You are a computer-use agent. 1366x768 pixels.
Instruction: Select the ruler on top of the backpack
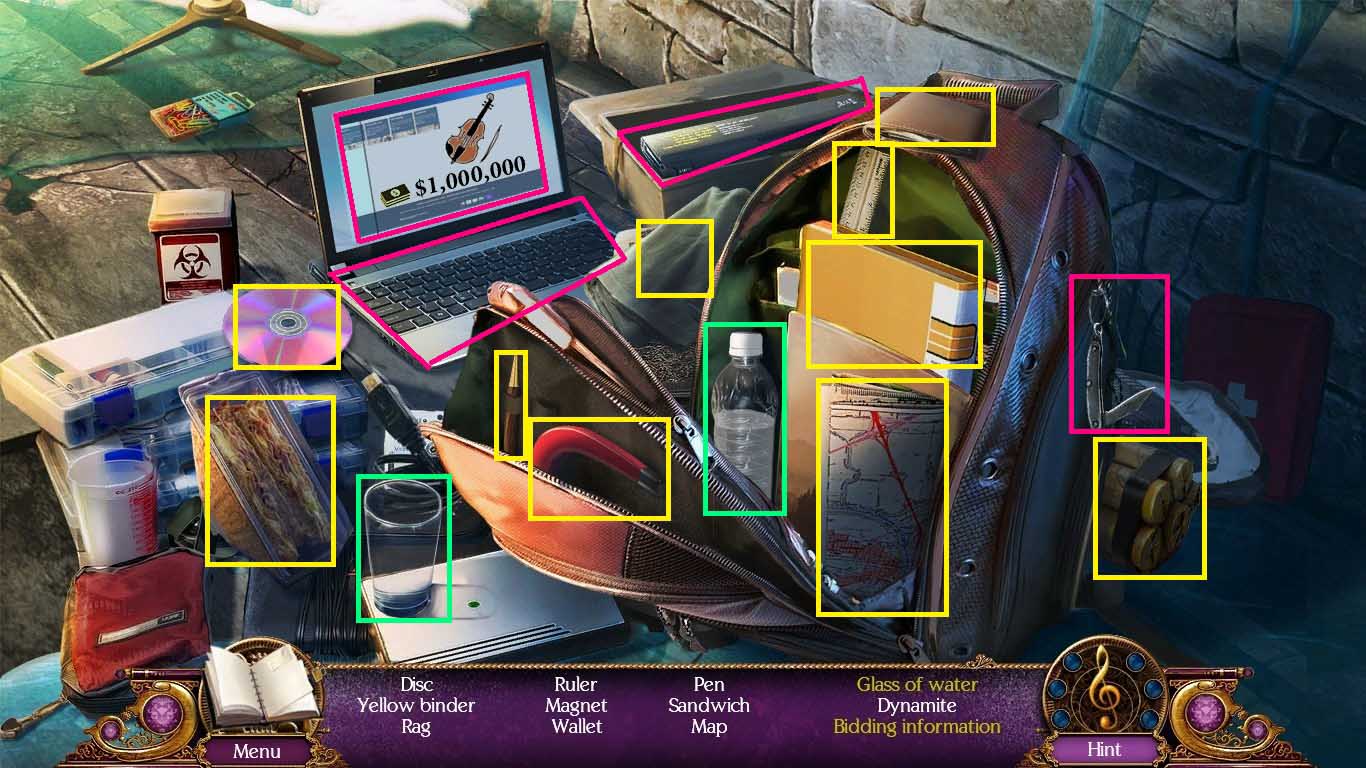click(x=862, y=185)
